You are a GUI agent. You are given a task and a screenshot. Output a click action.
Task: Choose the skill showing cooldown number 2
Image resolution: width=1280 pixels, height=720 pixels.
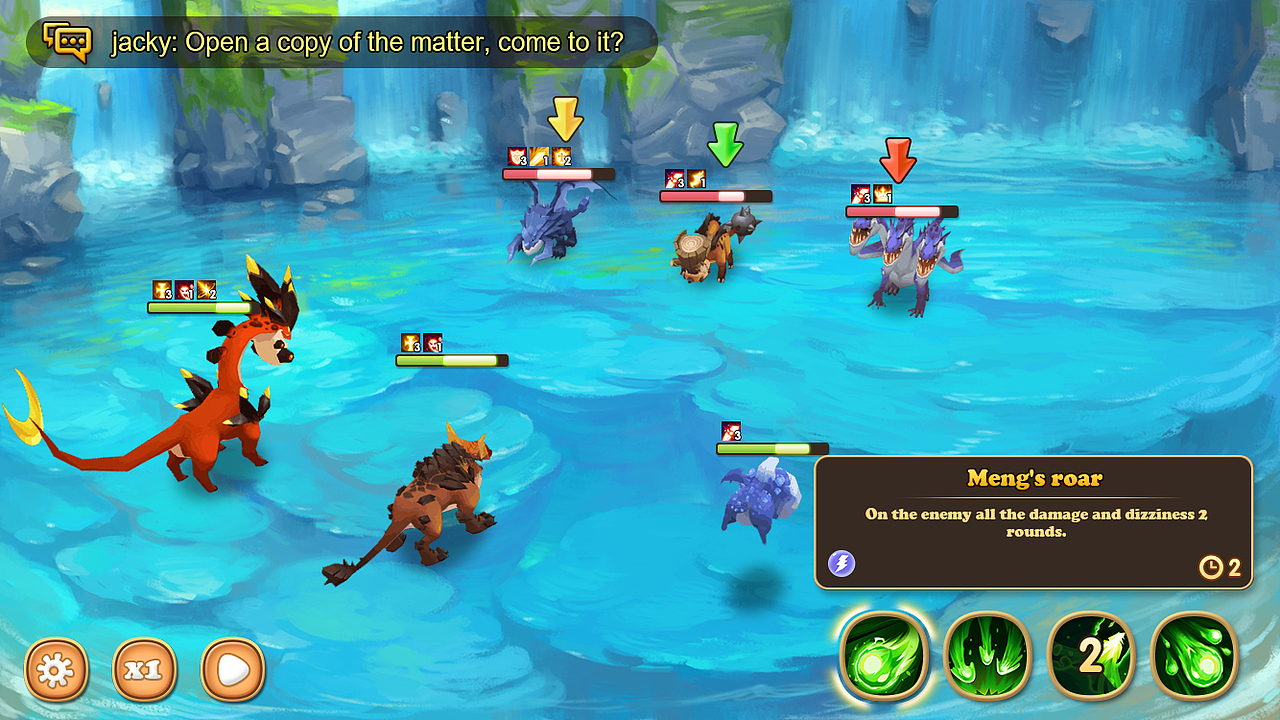(1091, 656)
